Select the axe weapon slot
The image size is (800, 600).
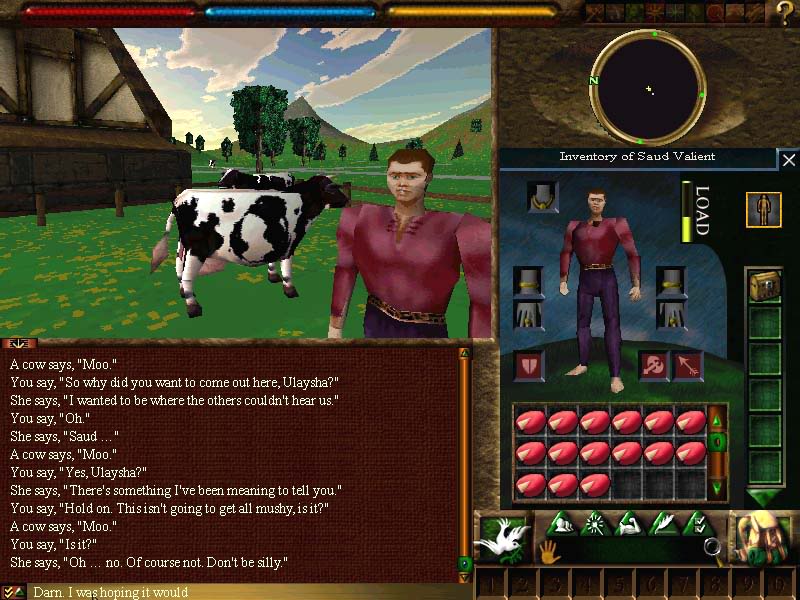pyautogui.click(x=654, y=366)
